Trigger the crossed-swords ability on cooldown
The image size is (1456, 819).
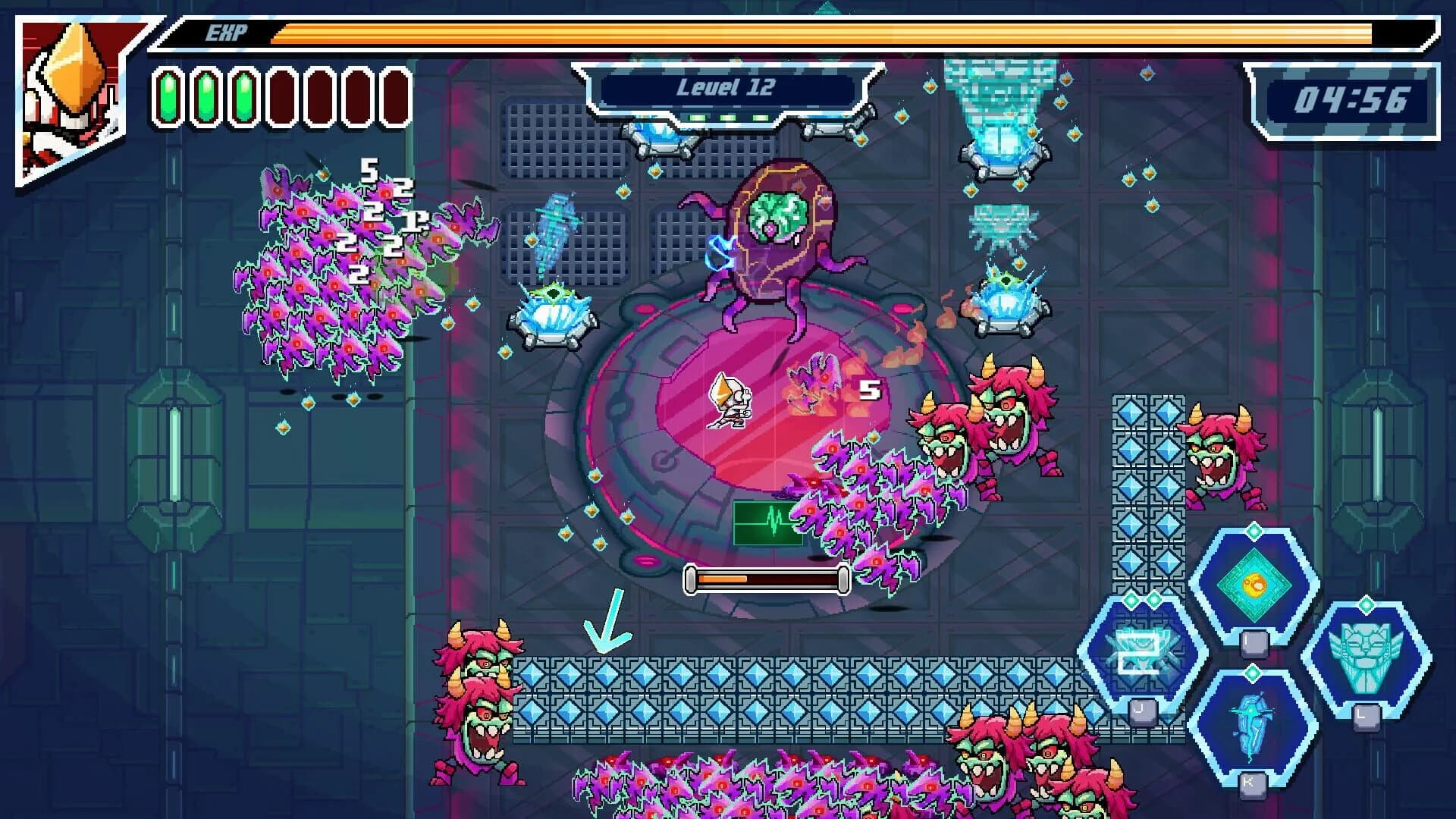click(x=1143, y=654)
